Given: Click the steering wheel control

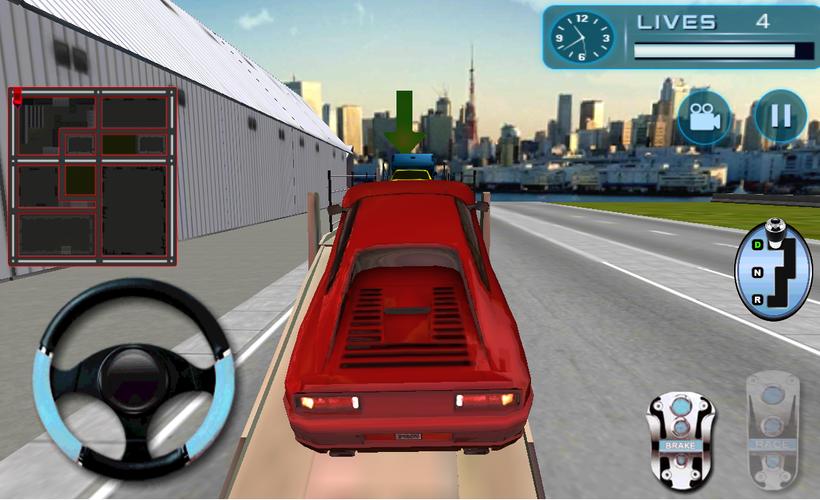Looking at the screenshot, I should tap(136, 378).
